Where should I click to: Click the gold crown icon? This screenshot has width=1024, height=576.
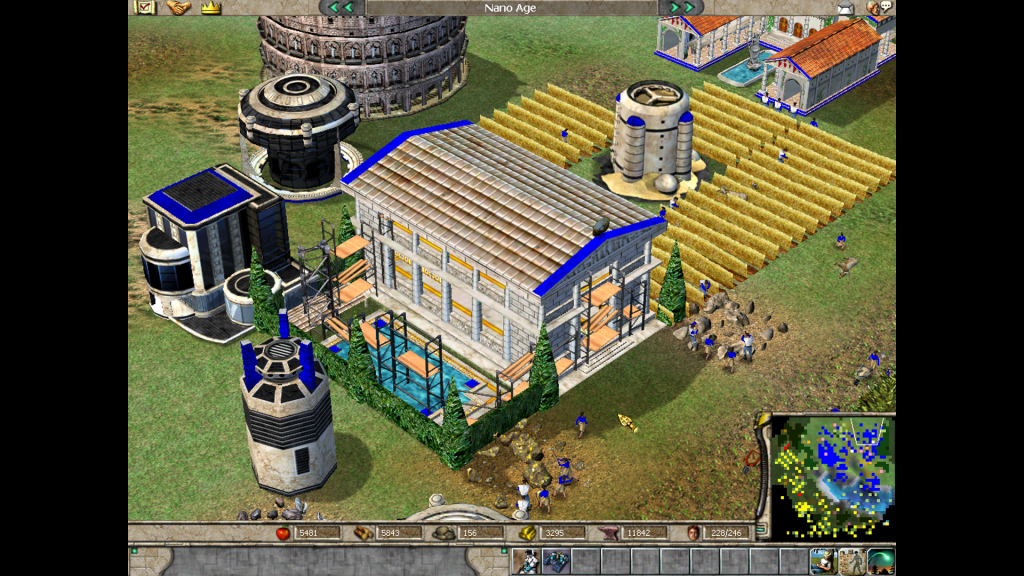coord(210,7)
